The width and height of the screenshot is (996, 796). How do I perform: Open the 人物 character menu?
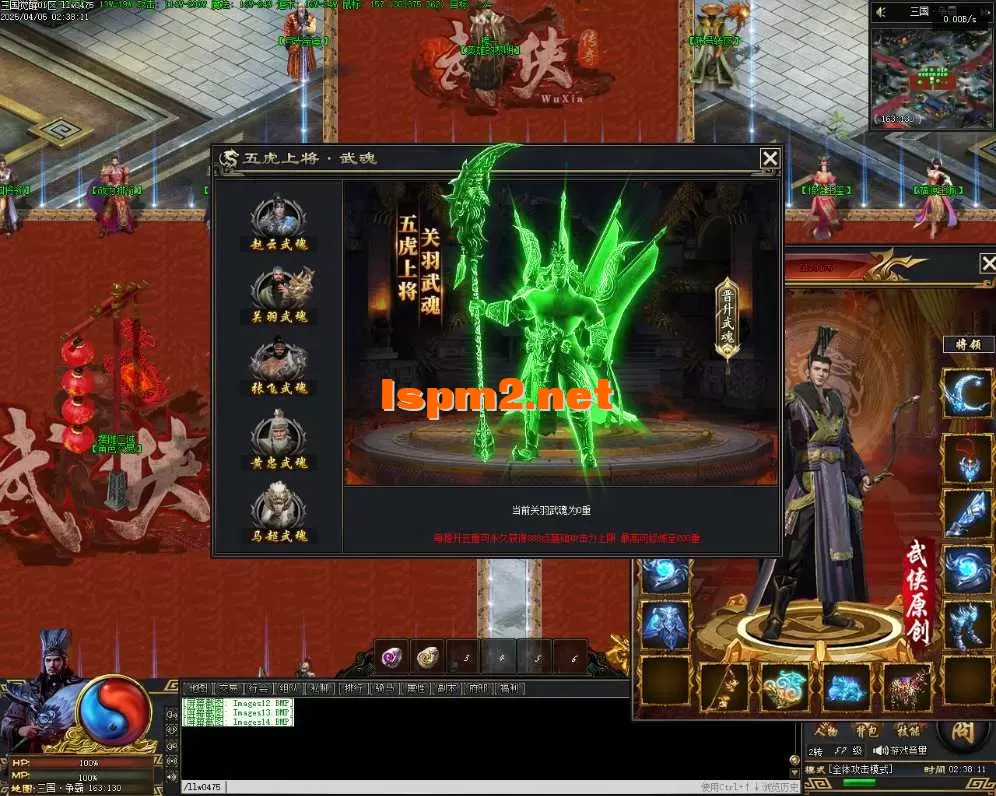tap(825, 730)
